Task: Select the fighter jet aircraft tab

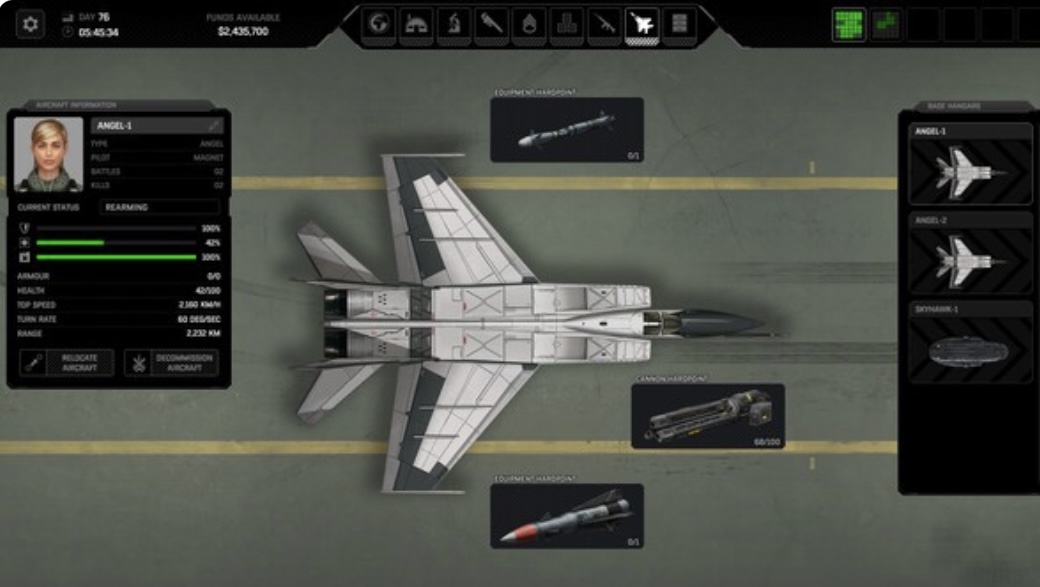Action: (641, 24)
